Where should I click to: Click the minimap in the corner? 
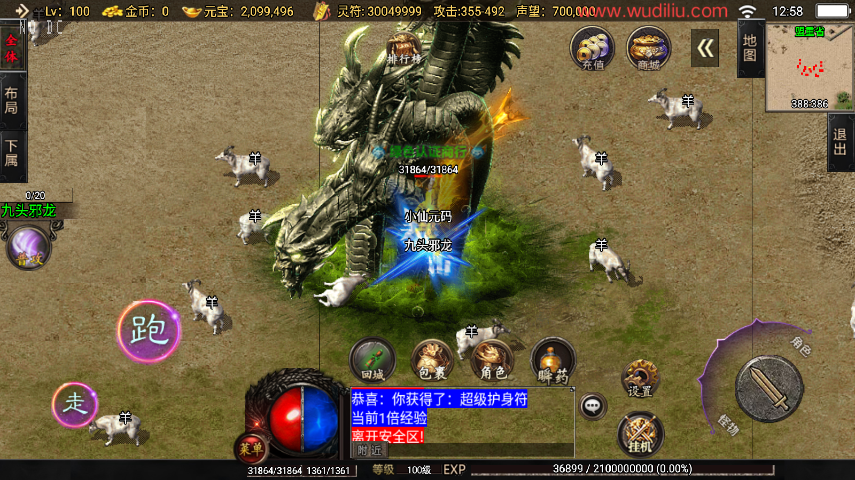pos(810,68)
